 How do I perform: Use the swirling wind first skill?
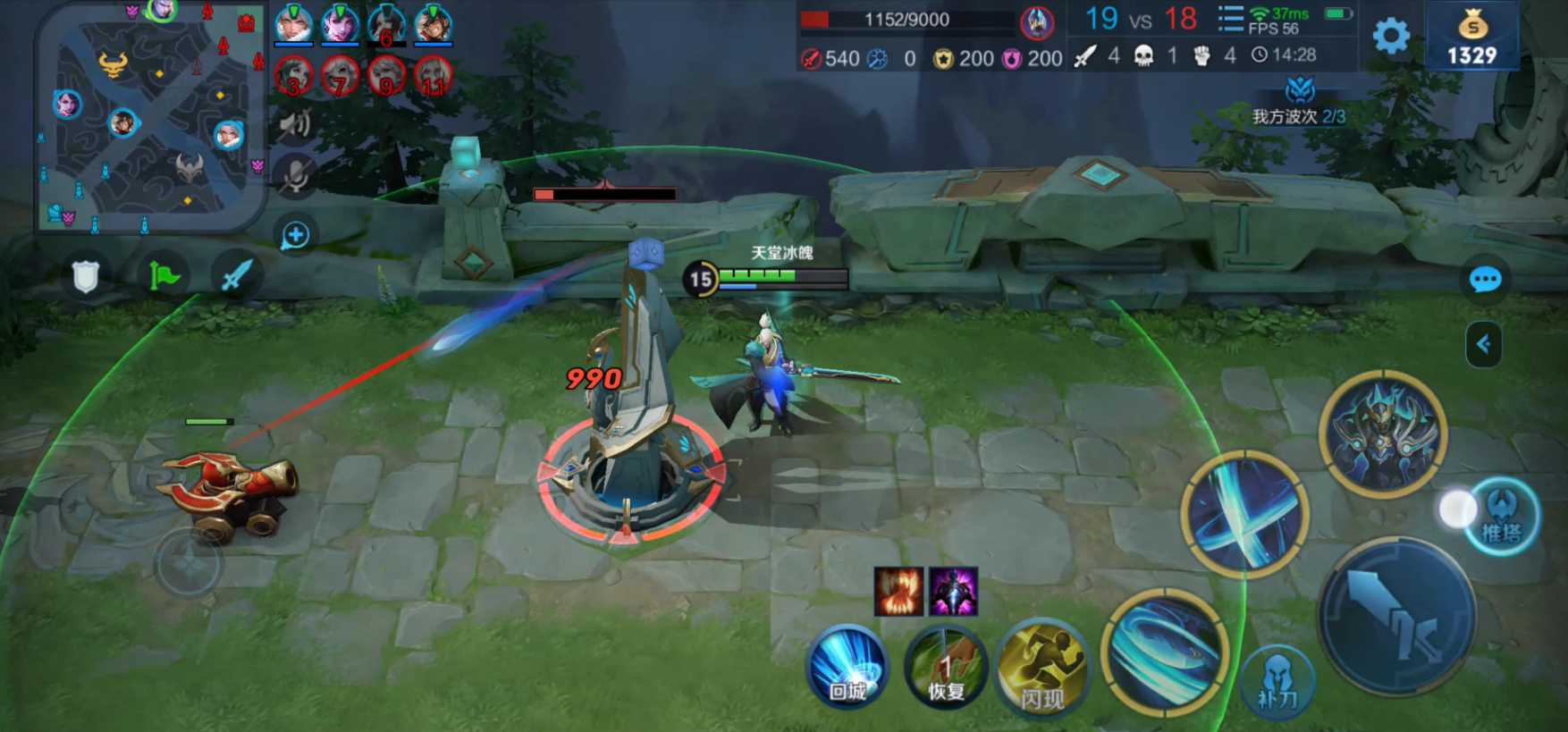pyautogui.click(x=1164, y=652)
